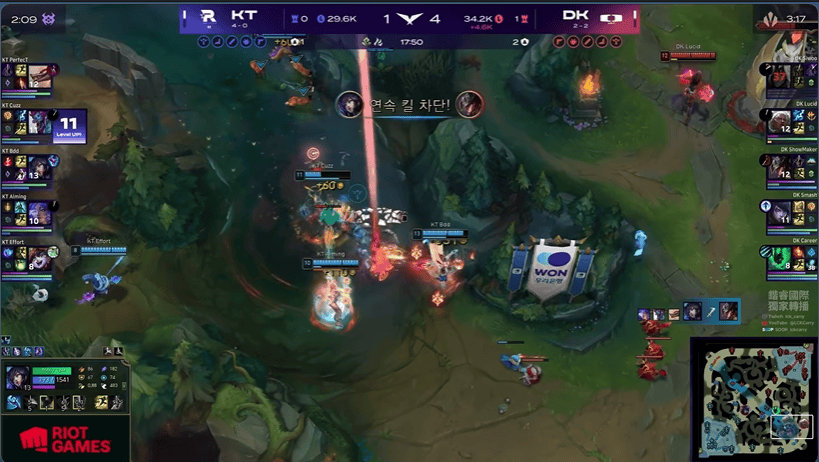Select KT Effort's player panel

30,258
